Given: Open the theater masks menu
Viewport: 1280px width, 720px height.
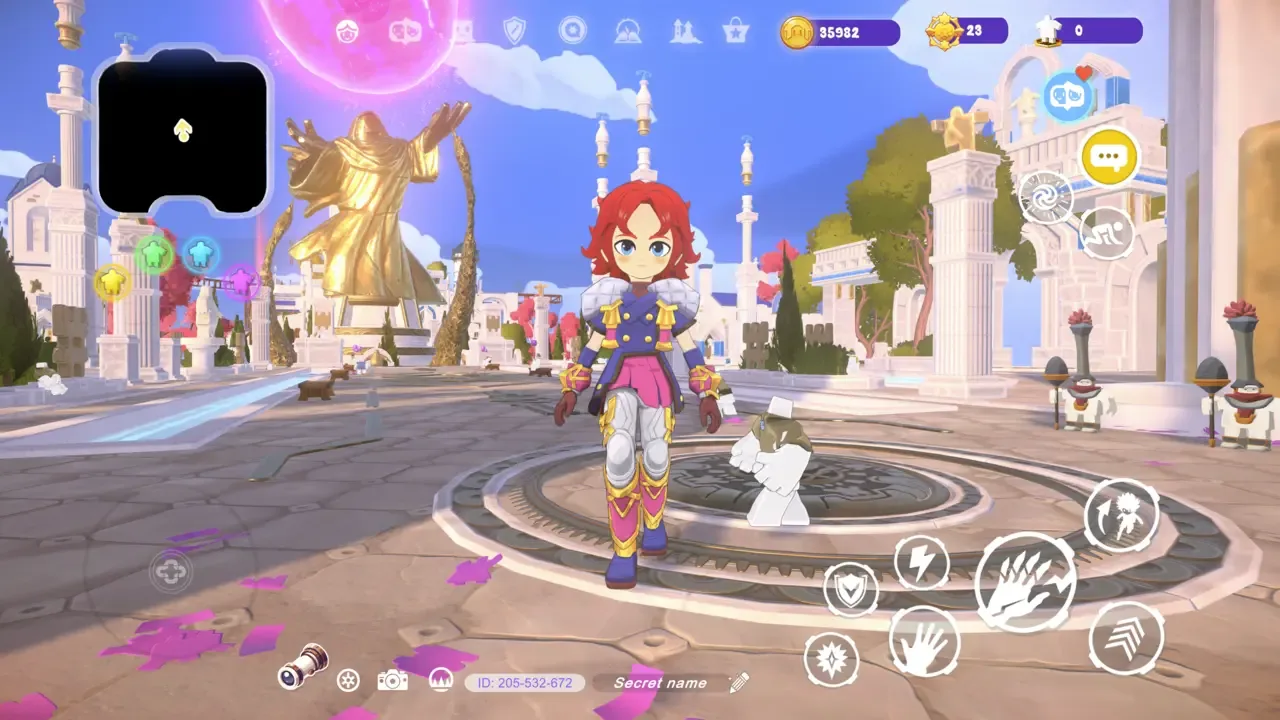Looking at the screenshot, I should [405, 31].
